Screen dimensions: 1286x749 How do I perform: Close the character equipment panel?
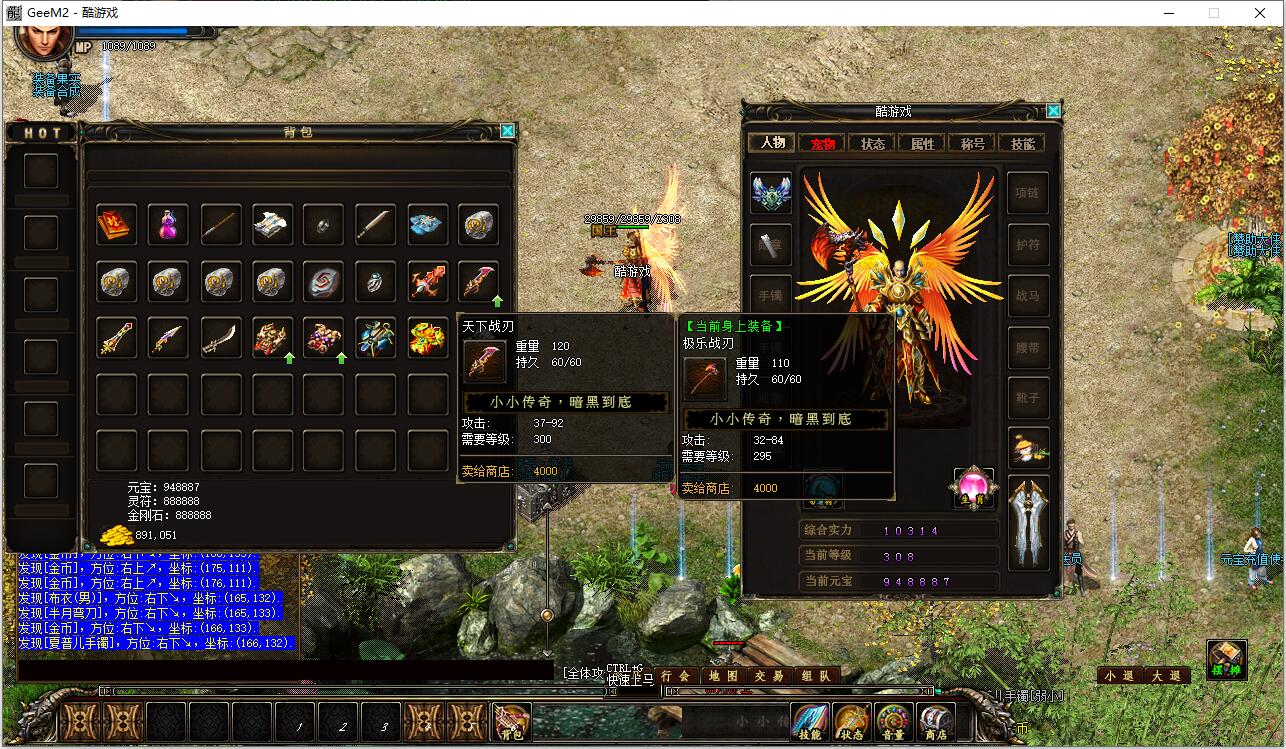coord(1053,111)
